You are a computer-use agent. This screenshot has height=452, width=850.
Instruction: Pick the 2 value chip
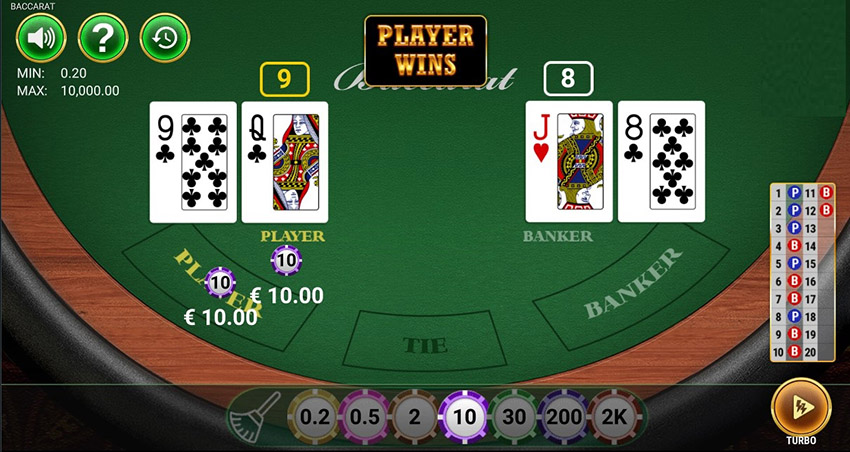(414, 416)
